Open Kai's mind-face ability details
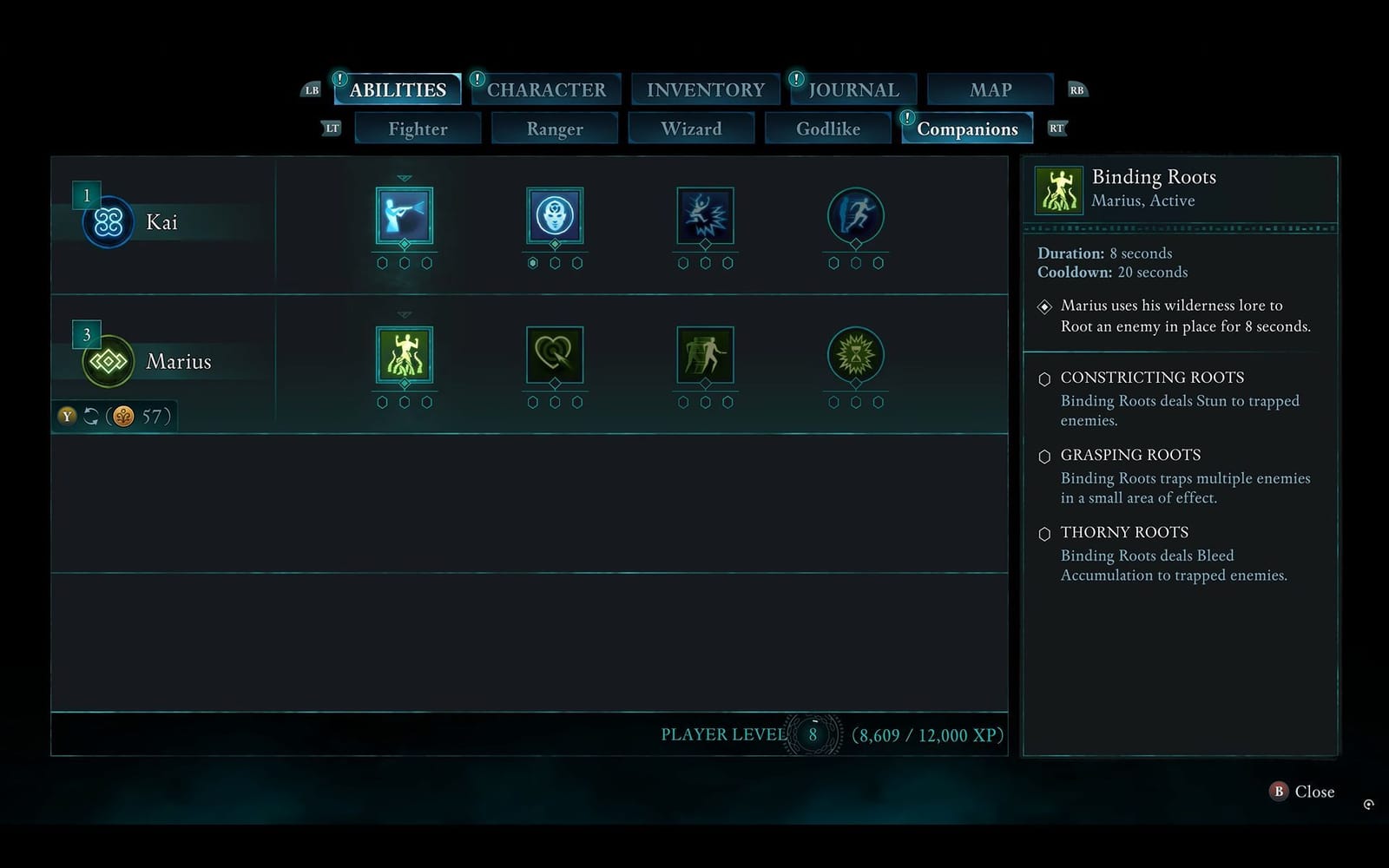This screenshot has height=868, width=1389. [x=555, y=217]
